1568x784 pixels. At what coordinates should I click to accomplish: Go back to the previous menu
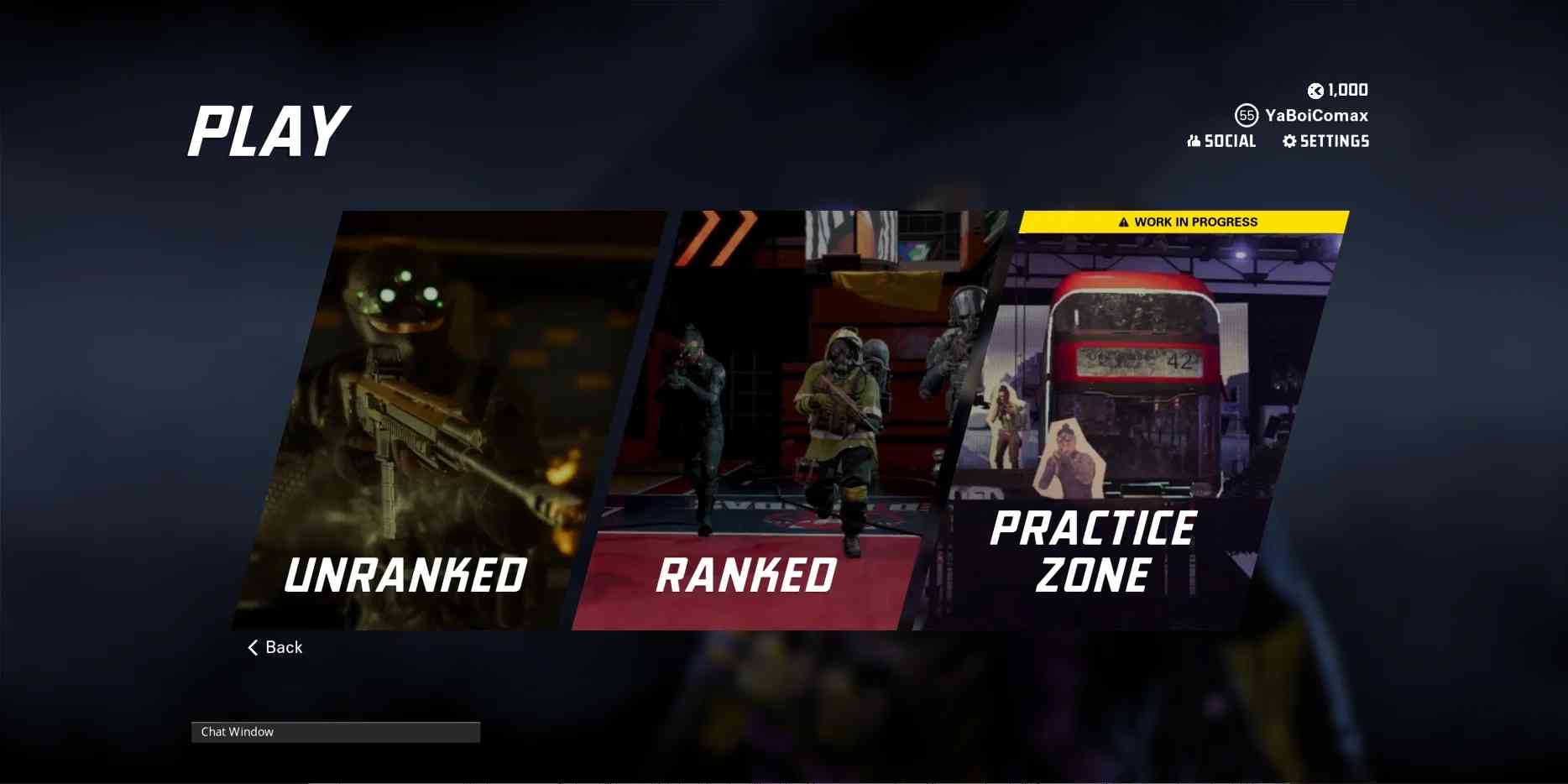pyautogui.click(x=275, y=647)
